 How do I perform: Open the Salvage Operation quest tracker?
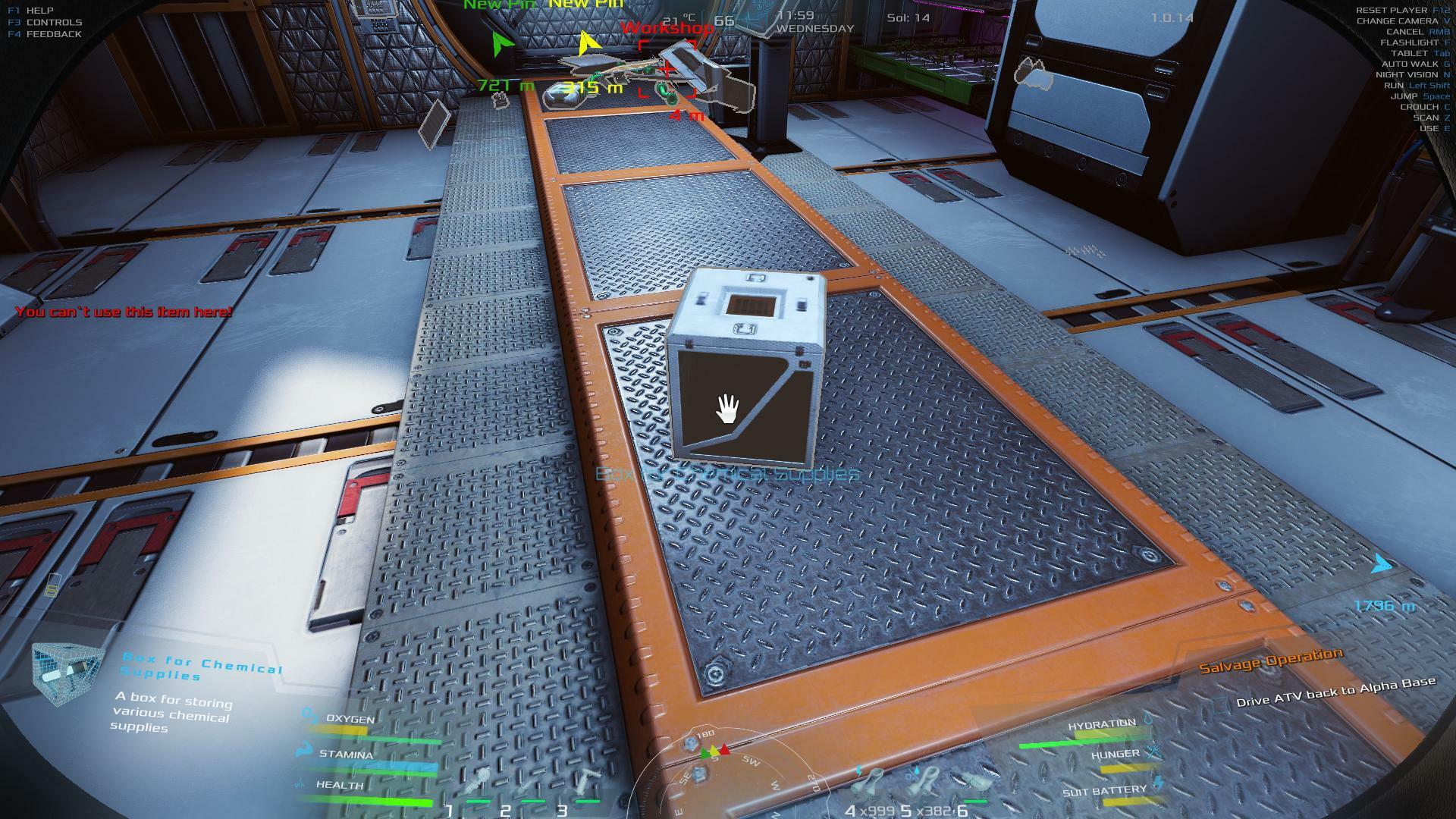[x=1270, y=661]
